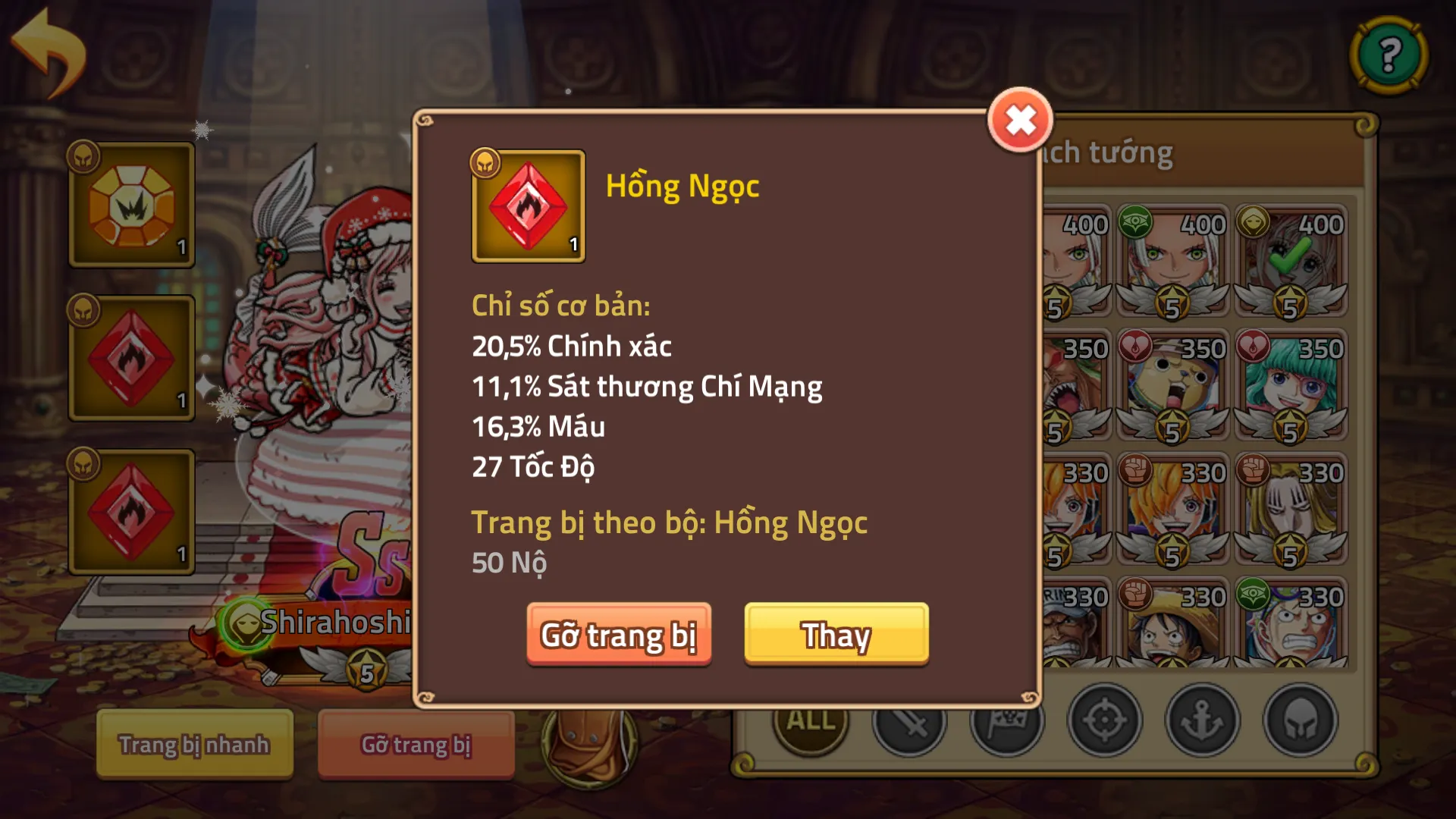Select the helmet filter icon
The width and height of the screenshot is (1456, 819).
click(x=1300, y=721)
